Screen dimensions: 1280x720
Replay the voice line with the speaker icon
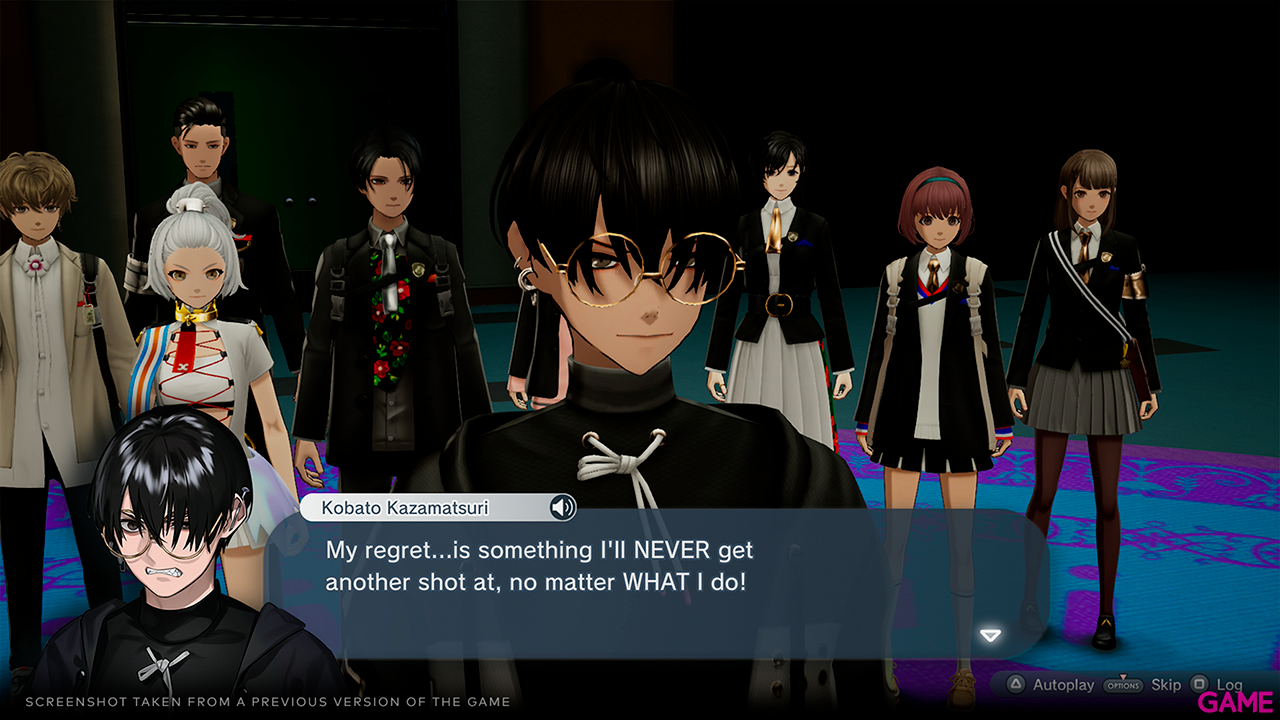[x=563, y=508]
